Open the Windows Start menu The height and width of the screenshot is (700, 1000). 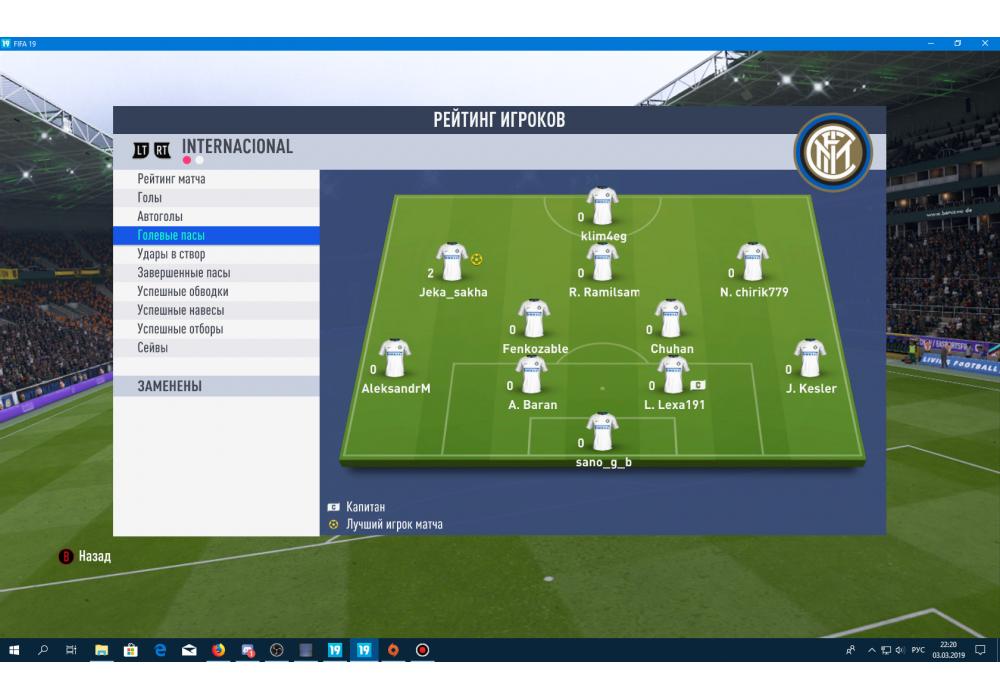click(14, 650)
